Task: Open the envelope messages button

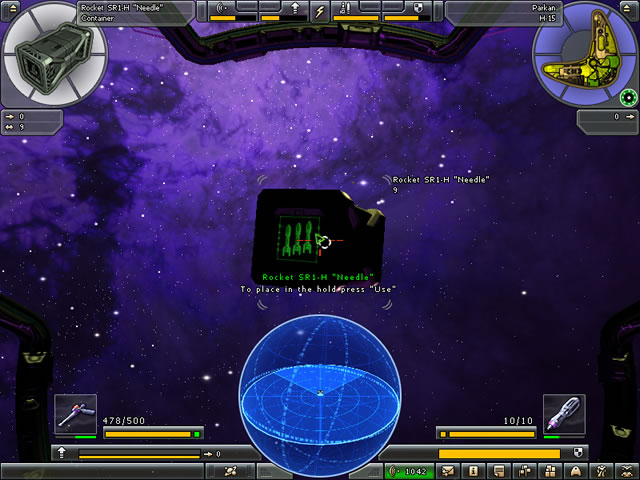Action: pyautogui.click(x=448, y=470)
